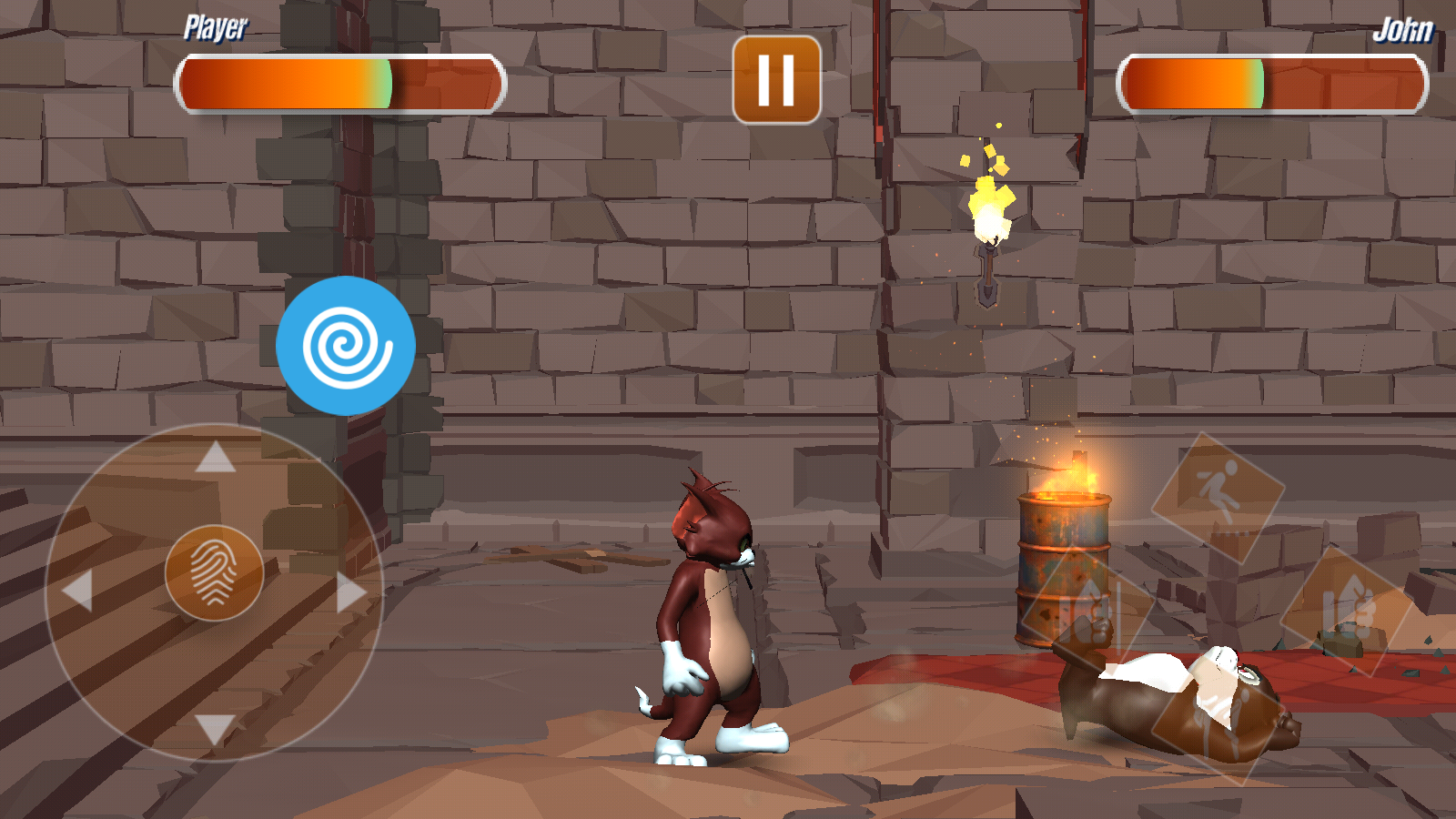Click the joystick's down arrow

click(216, 728)
